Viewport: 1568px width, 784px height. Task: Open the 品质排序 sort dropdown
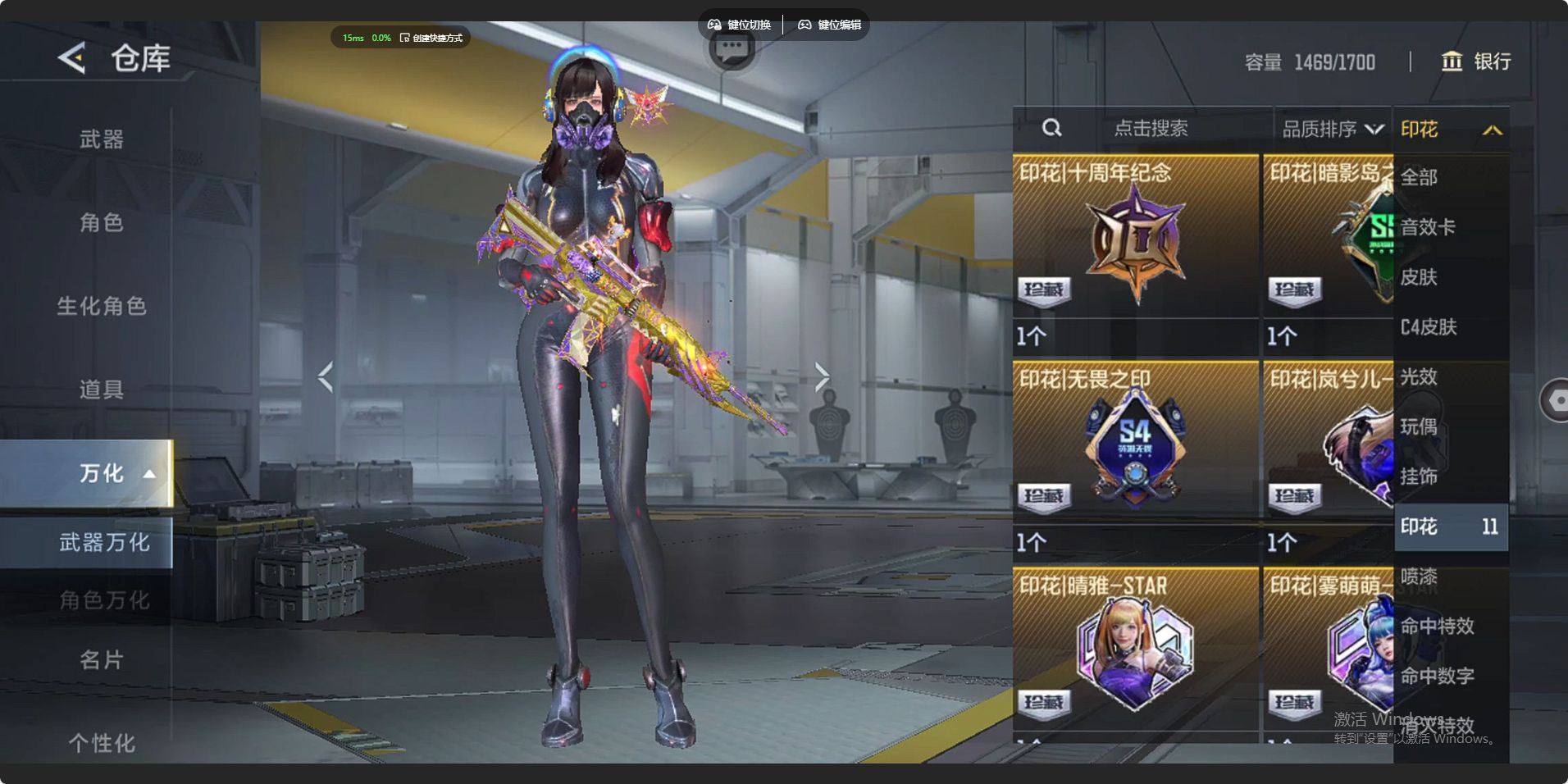click(x=1332, y=129)
